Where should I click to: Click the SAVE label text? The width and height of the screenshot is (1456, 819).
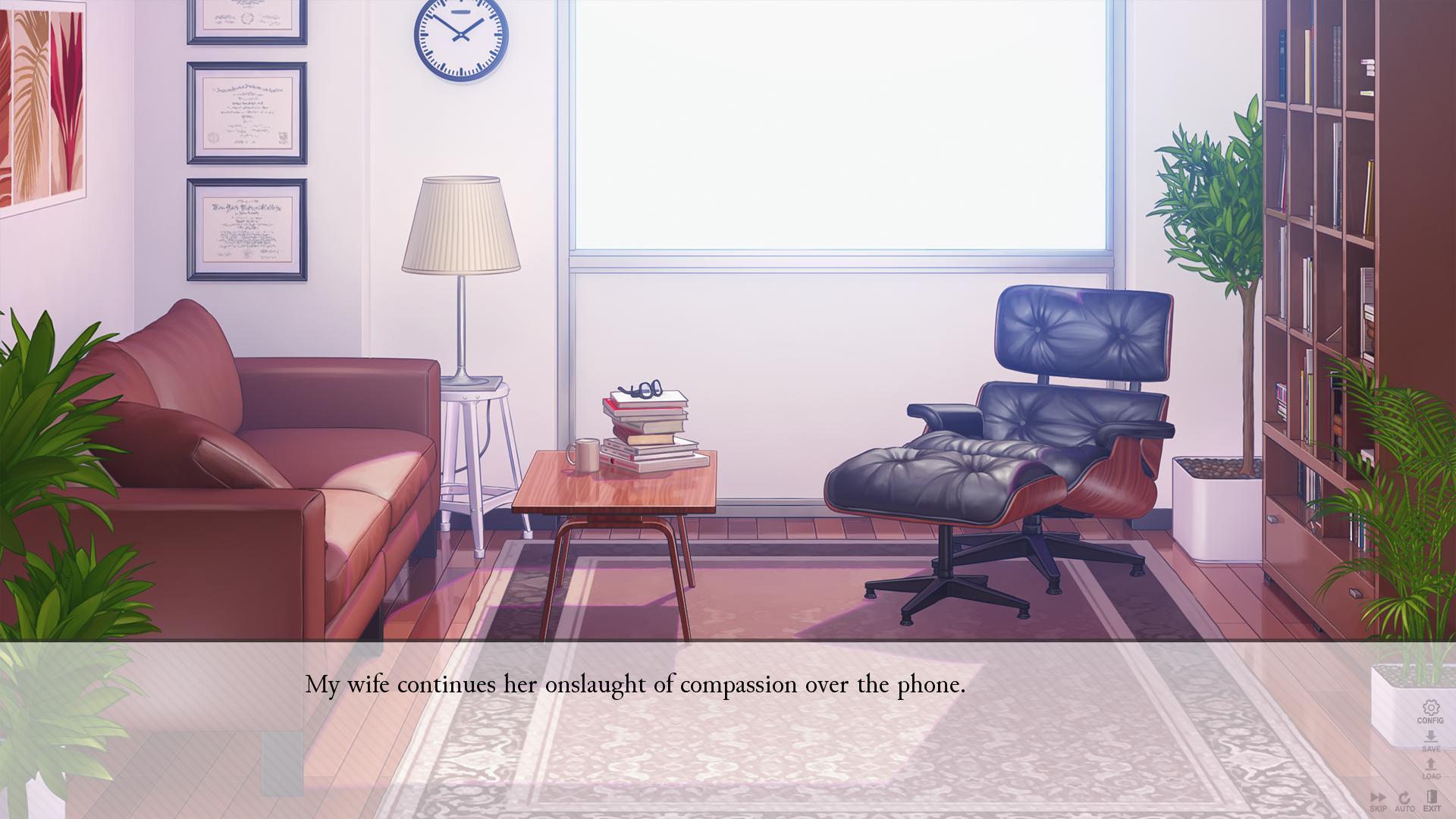tap(1431, 748)
